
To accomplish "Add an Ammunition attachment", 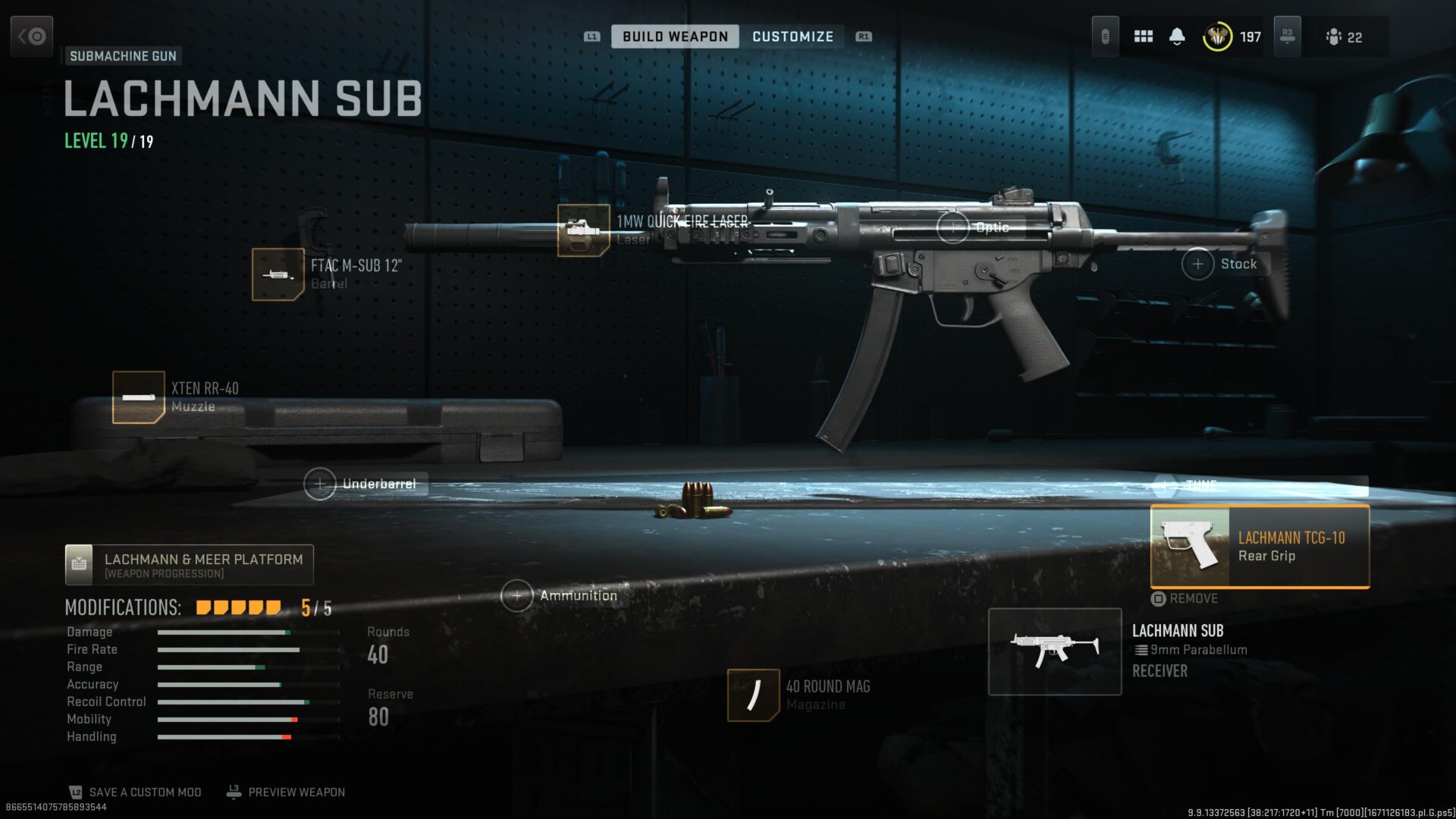I will click(x=517, y=596).
